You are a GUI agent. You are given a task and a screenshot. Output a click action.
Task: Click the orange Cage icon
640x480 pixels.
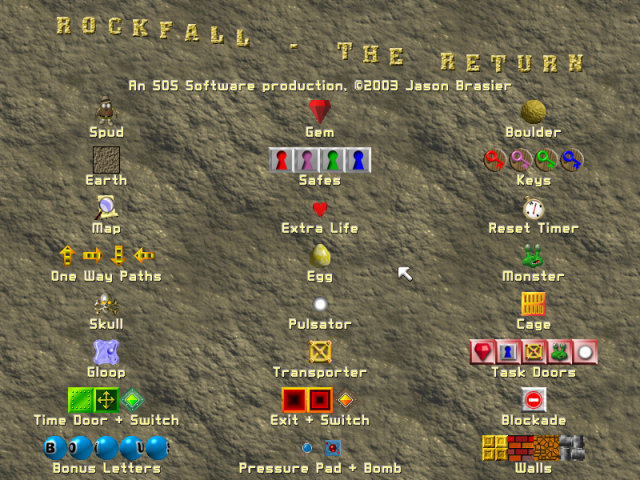533,303
